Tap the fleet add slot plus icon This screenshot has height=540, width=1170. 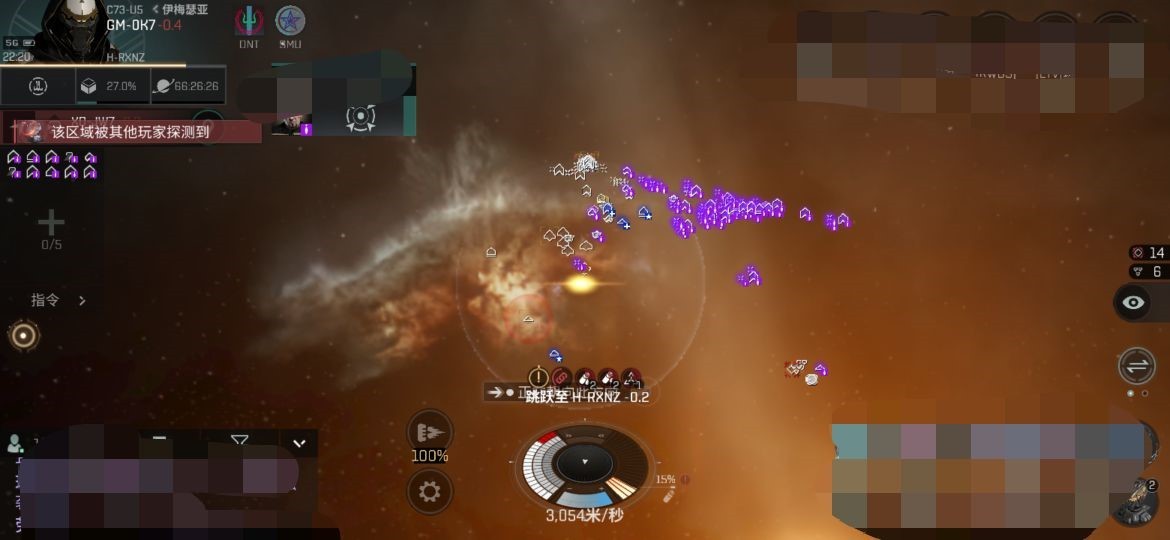coord(51,223)
